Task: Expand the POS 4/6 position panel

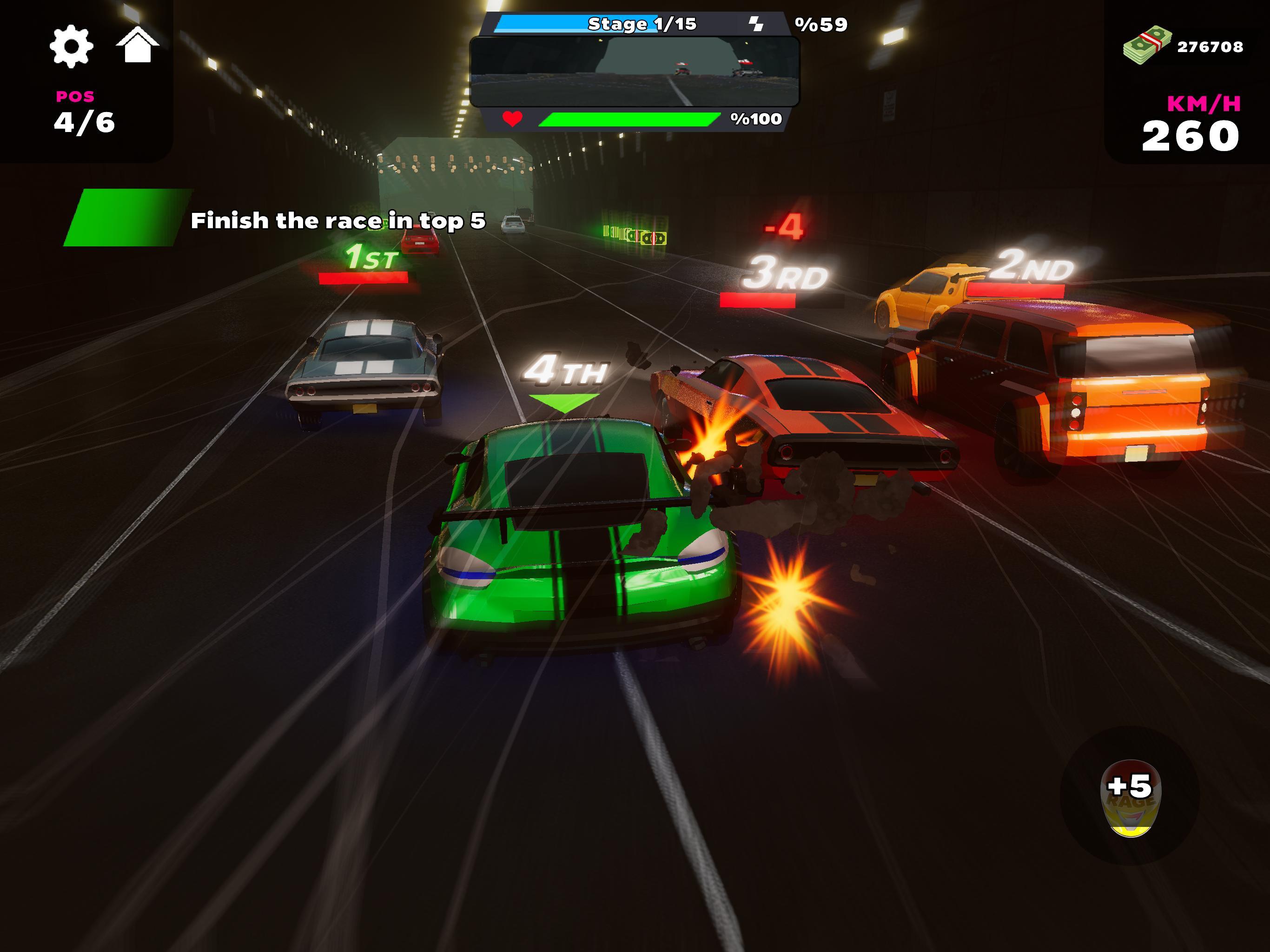Action: [84, 109]
